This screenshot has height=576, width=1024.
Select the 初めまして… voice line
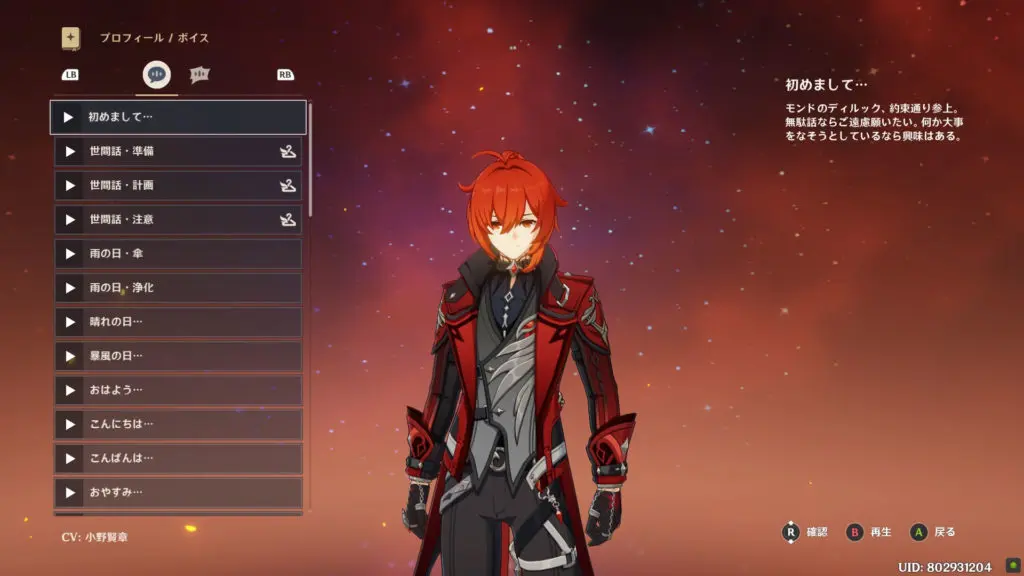(x=178, y=117)
